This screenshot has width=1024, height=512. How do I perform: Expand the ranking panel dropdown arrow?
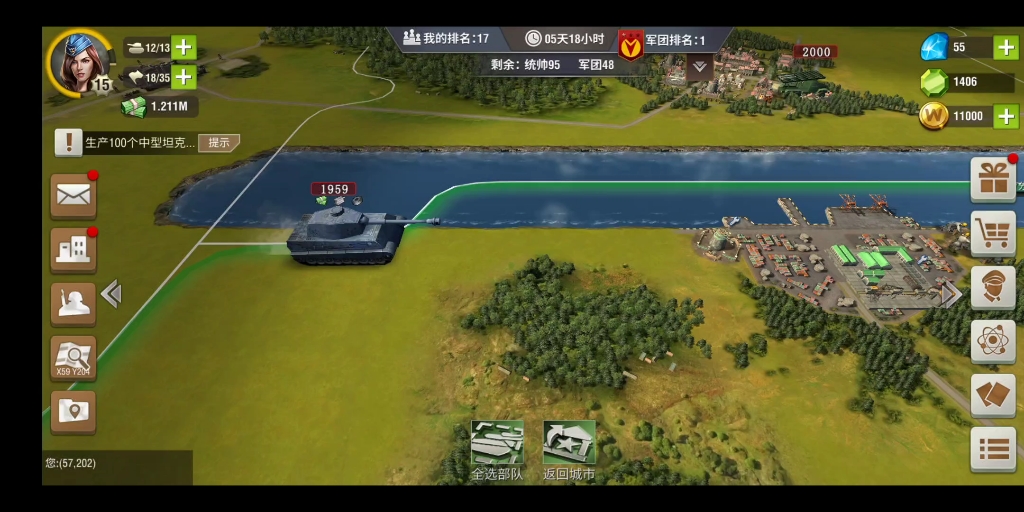pyautogui.click(x=700, y=66)
